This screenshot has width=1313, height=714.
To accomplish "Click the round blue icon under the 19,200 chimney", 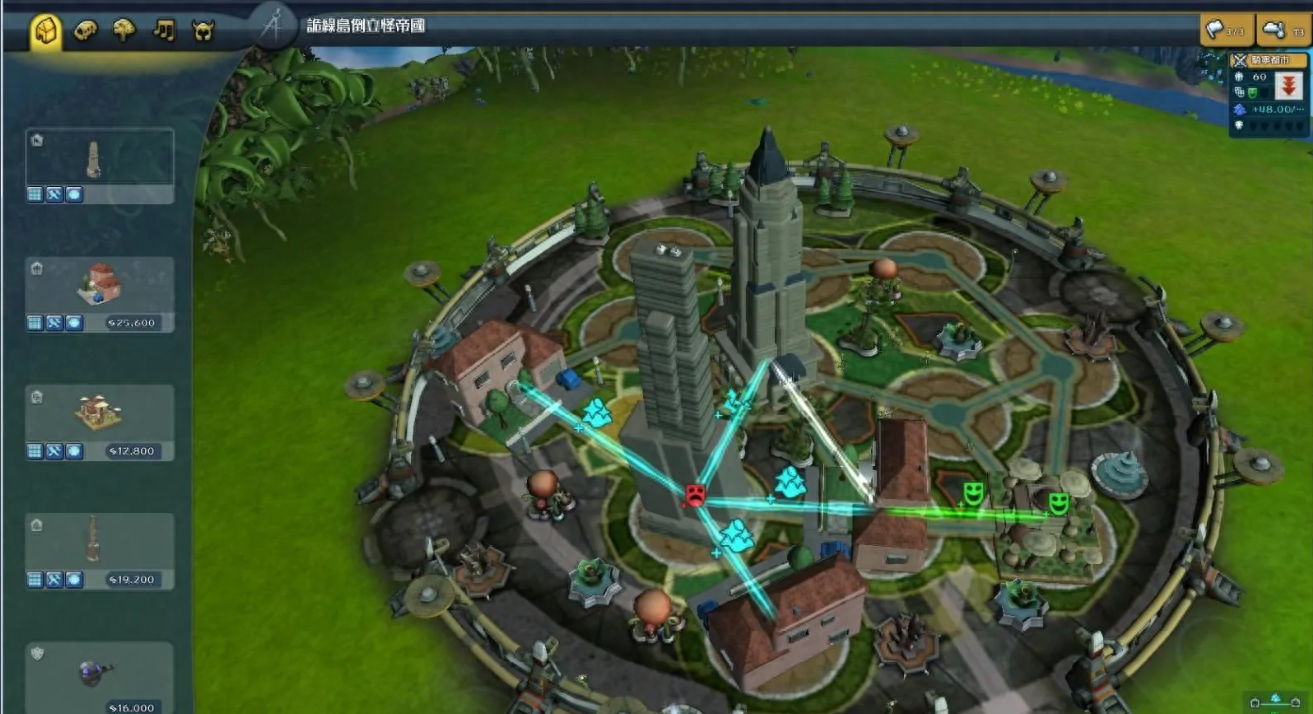I will click(74, 579).
